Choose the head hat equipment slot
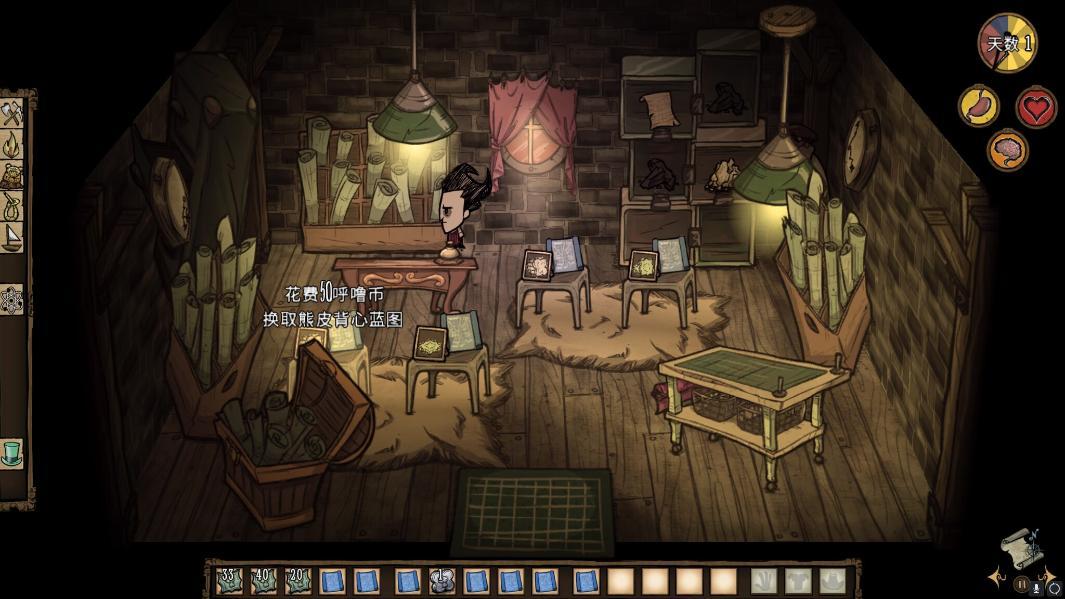Image resolution: width=1065 pixels, height=599 pixels. (832, 580)
